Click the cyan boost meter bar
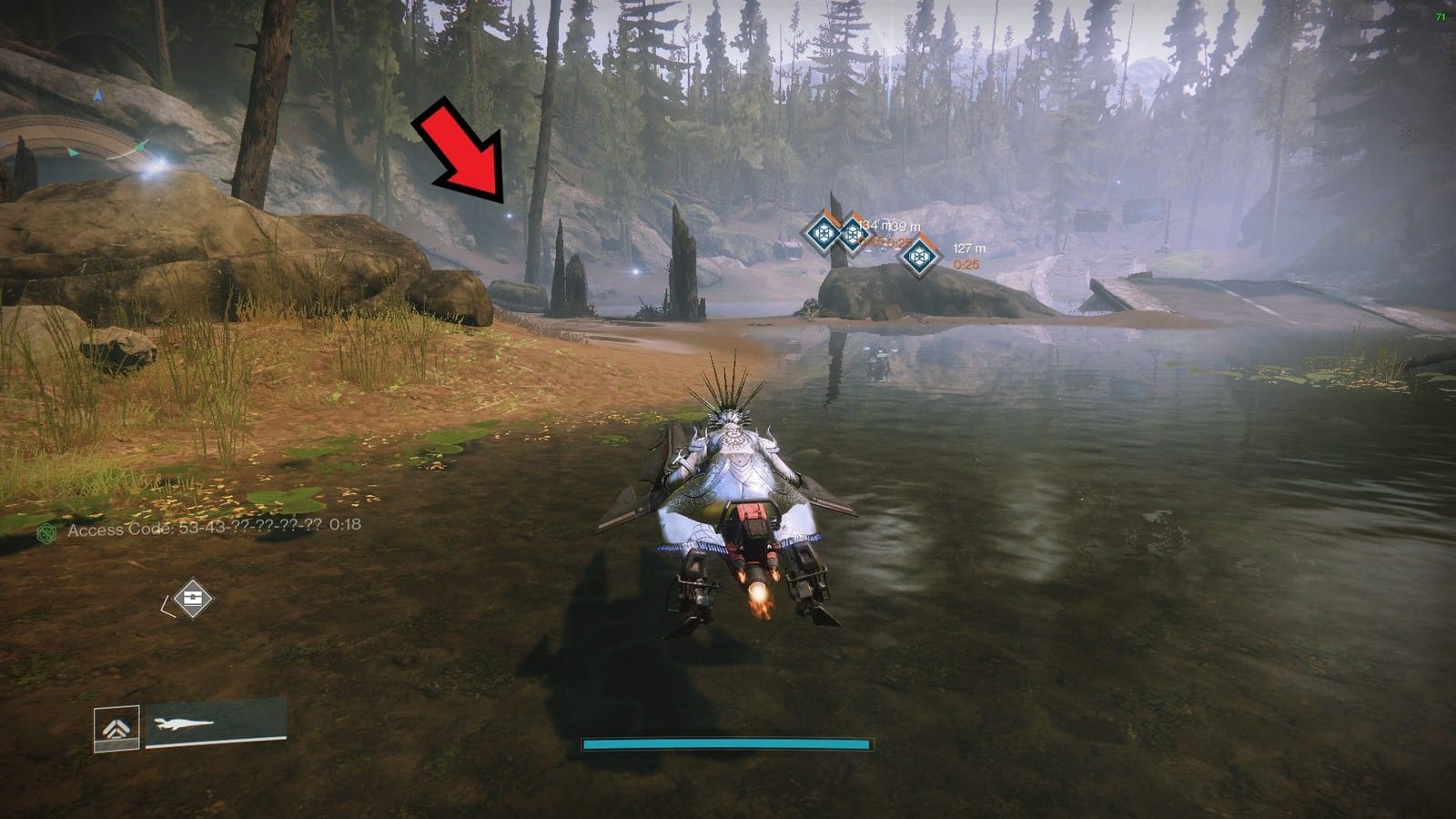The height and width of the screenshot is (819, 1456). 728,743
